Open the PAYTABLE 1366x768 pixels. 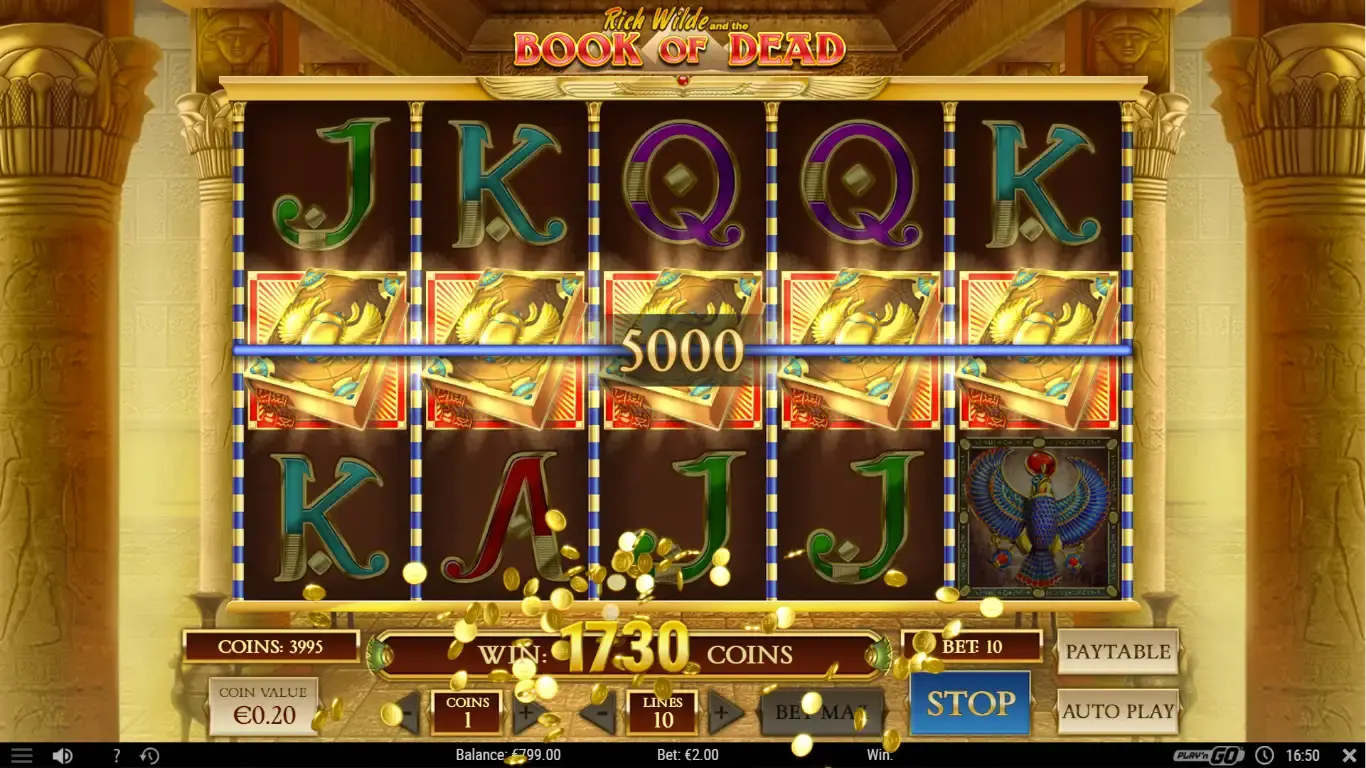coord(1118,651)
